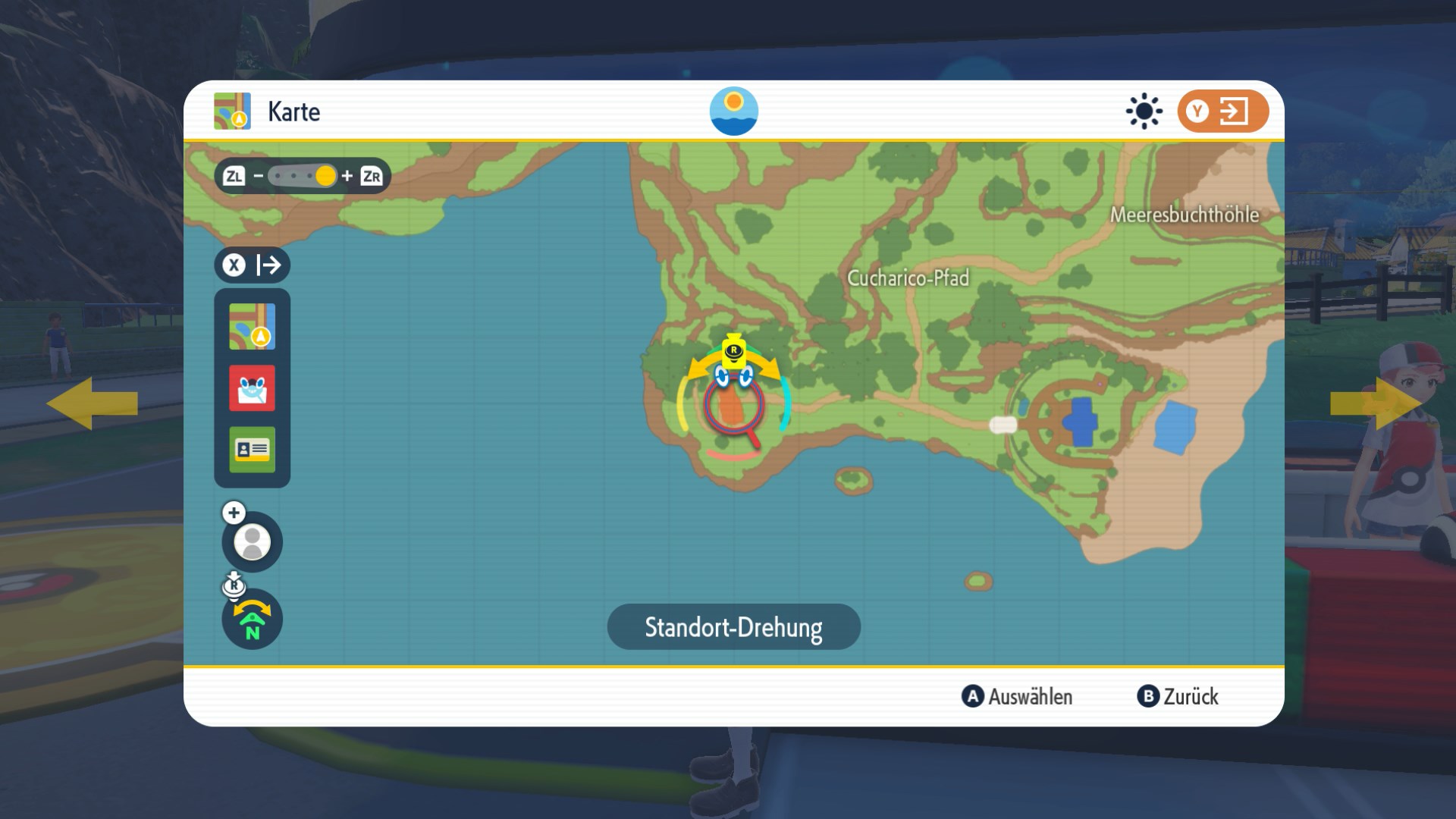Click the daytime sun-over-sea icon
The image size is (1456, 819).
click(733, 111)
